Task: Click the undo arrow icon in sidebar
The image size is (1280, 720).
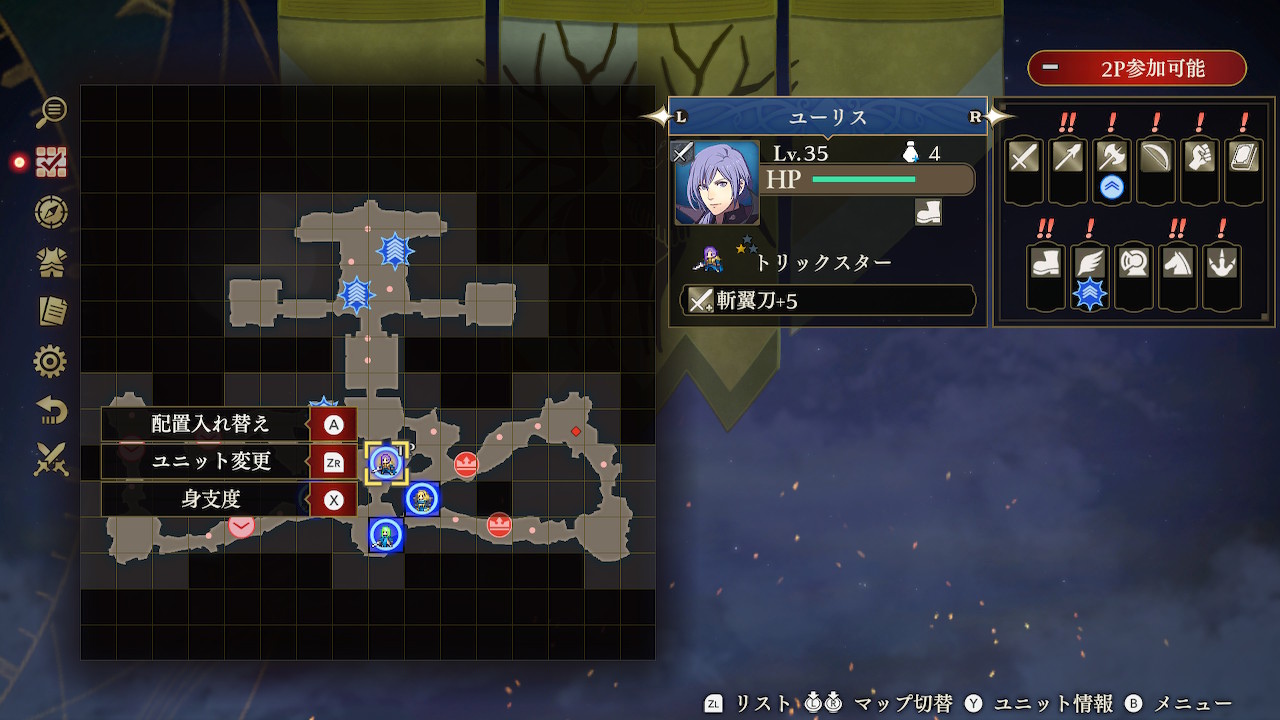Action: tap(50, 411)
